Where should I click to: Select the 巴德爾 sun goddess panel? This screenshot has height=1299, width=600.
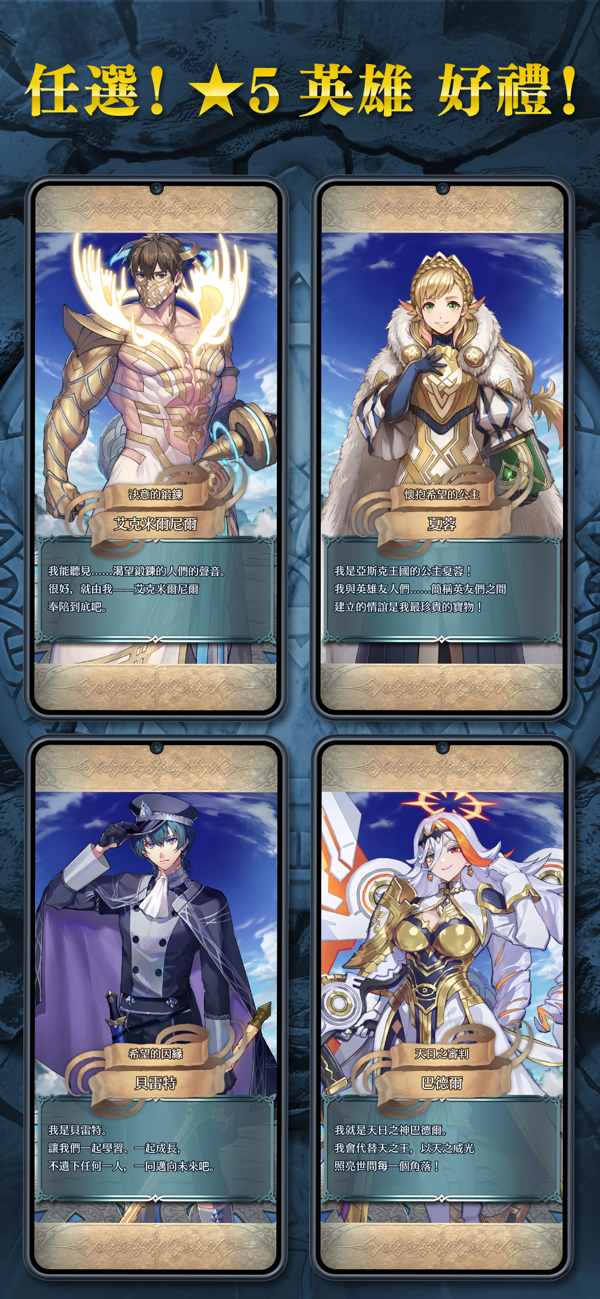click(443, 1008)
